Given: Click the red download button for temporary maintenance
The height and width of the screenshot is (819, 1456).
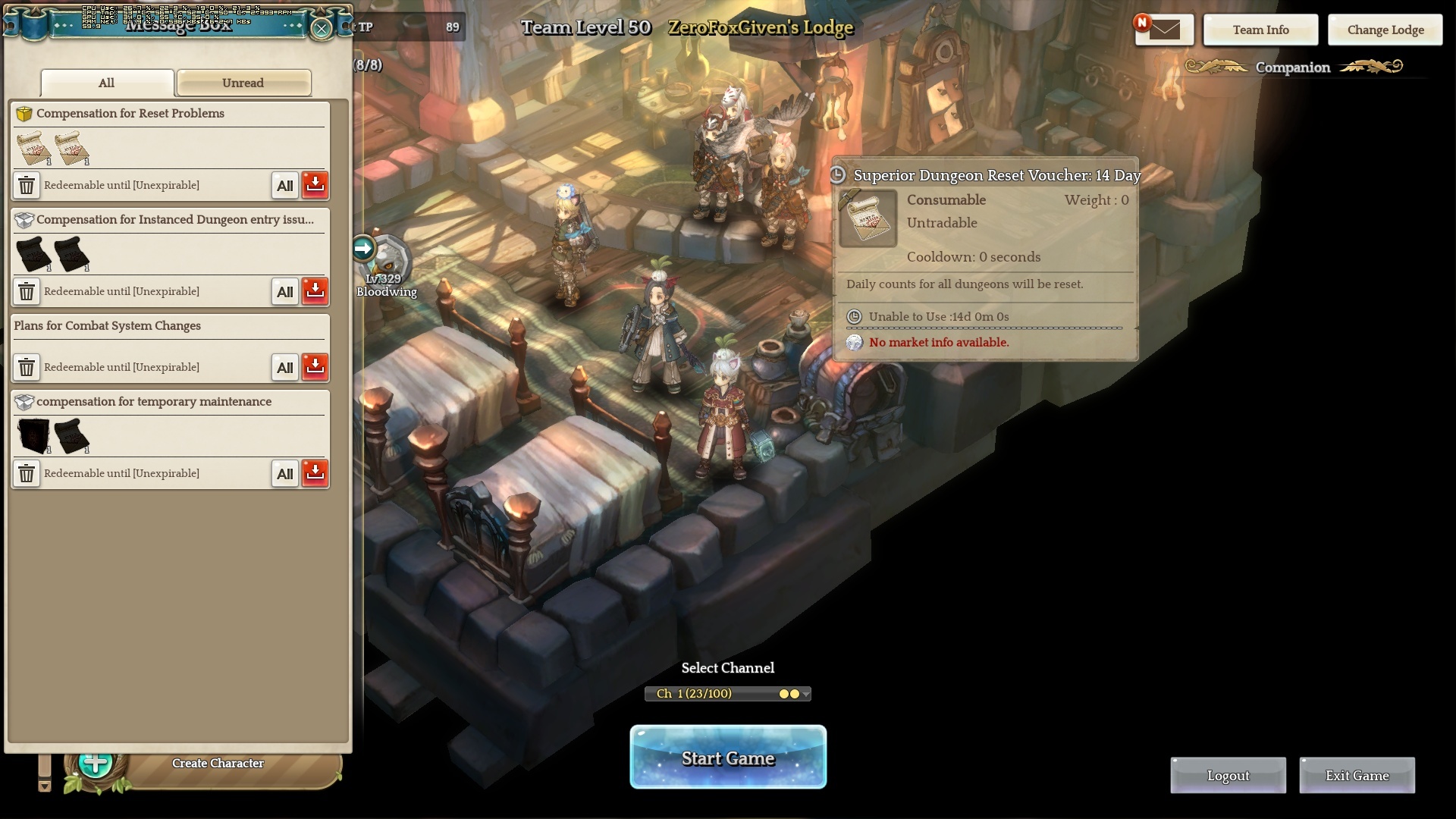Looking at the screenshot, I should click(315, 472).
